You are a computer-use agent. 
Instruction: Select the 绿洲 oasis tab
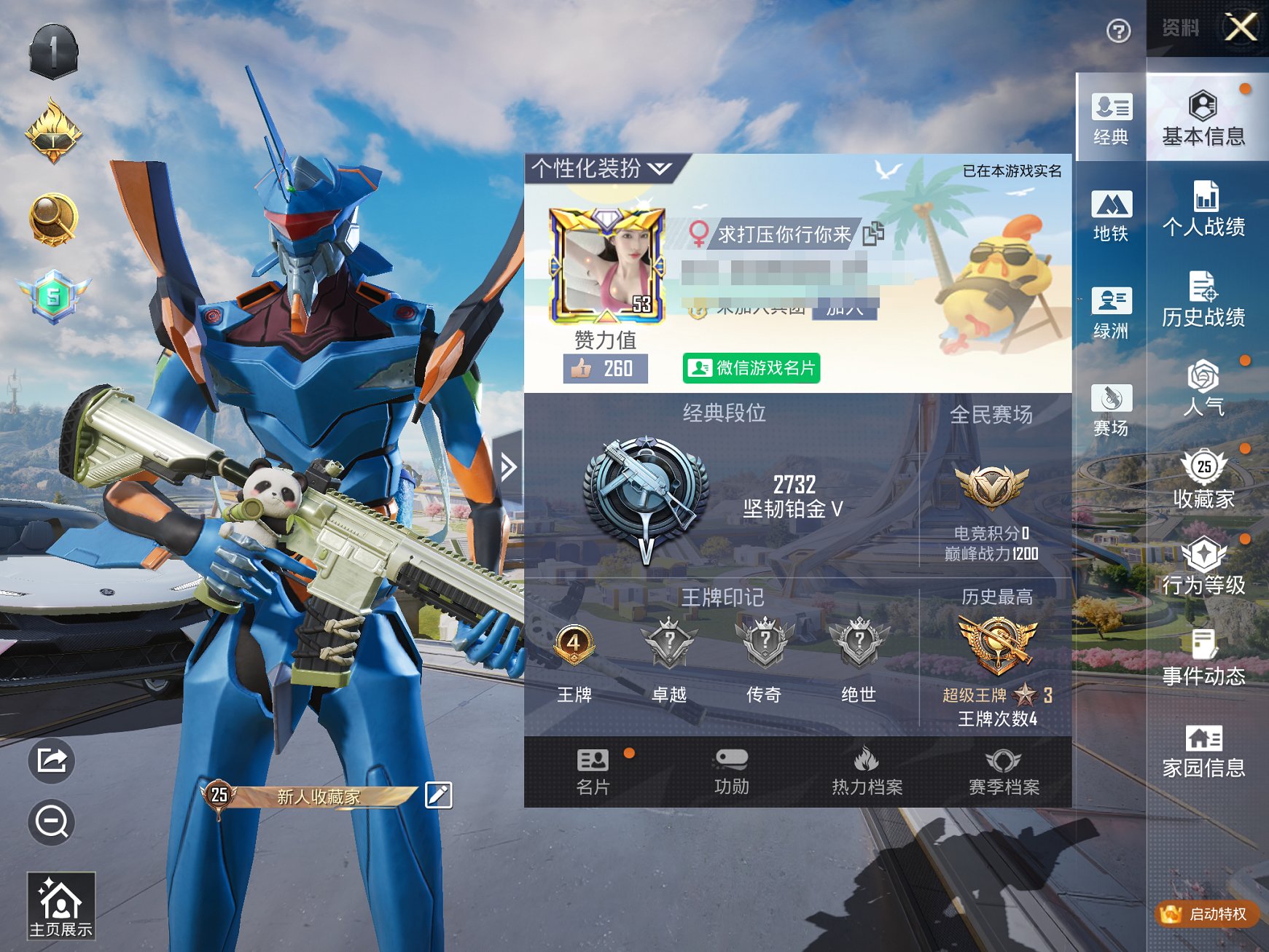tap(1111, 313)
